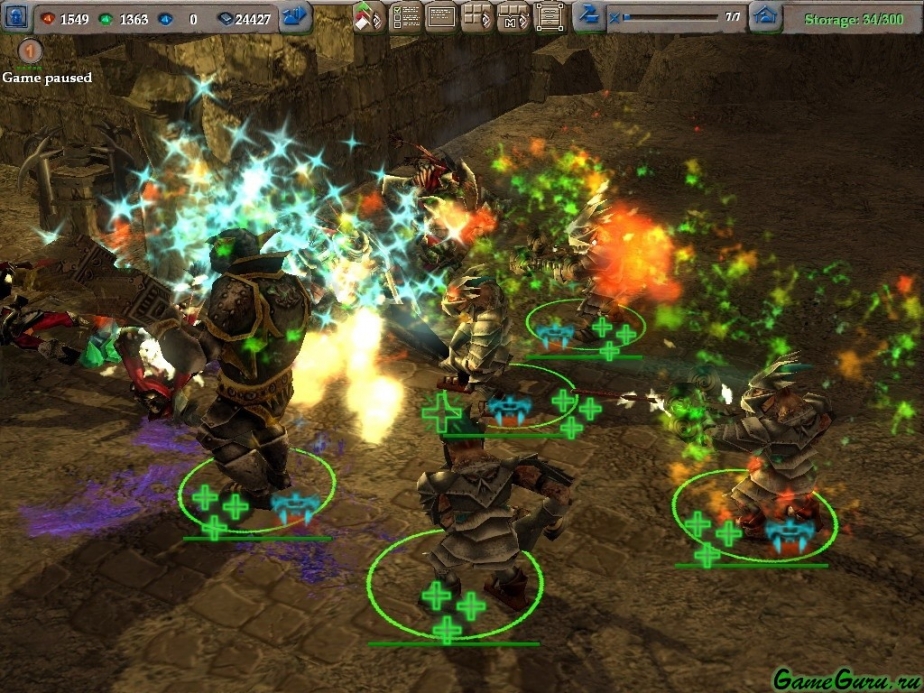Click the blue stairs icon button
924x693 pixels.
[590, 17]
